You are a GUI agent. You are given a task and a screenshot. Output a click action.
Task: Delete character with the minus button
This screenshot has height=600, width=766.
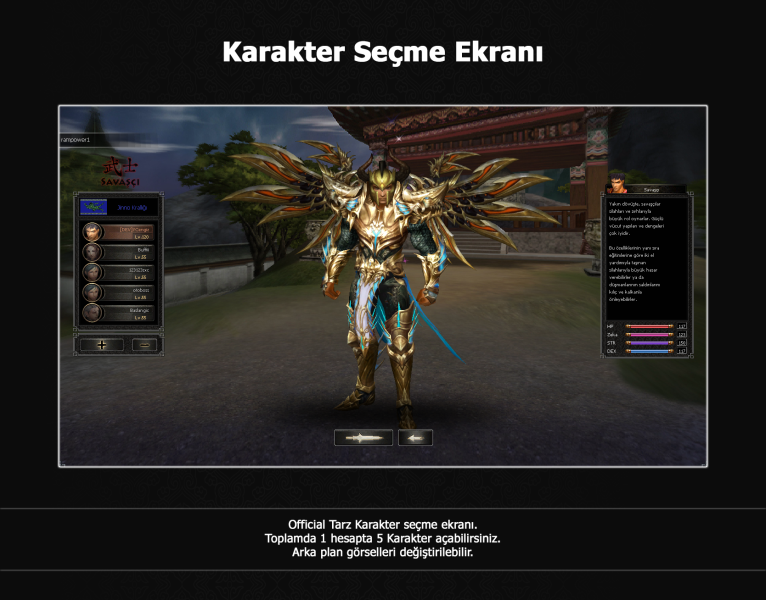point(145,345)
